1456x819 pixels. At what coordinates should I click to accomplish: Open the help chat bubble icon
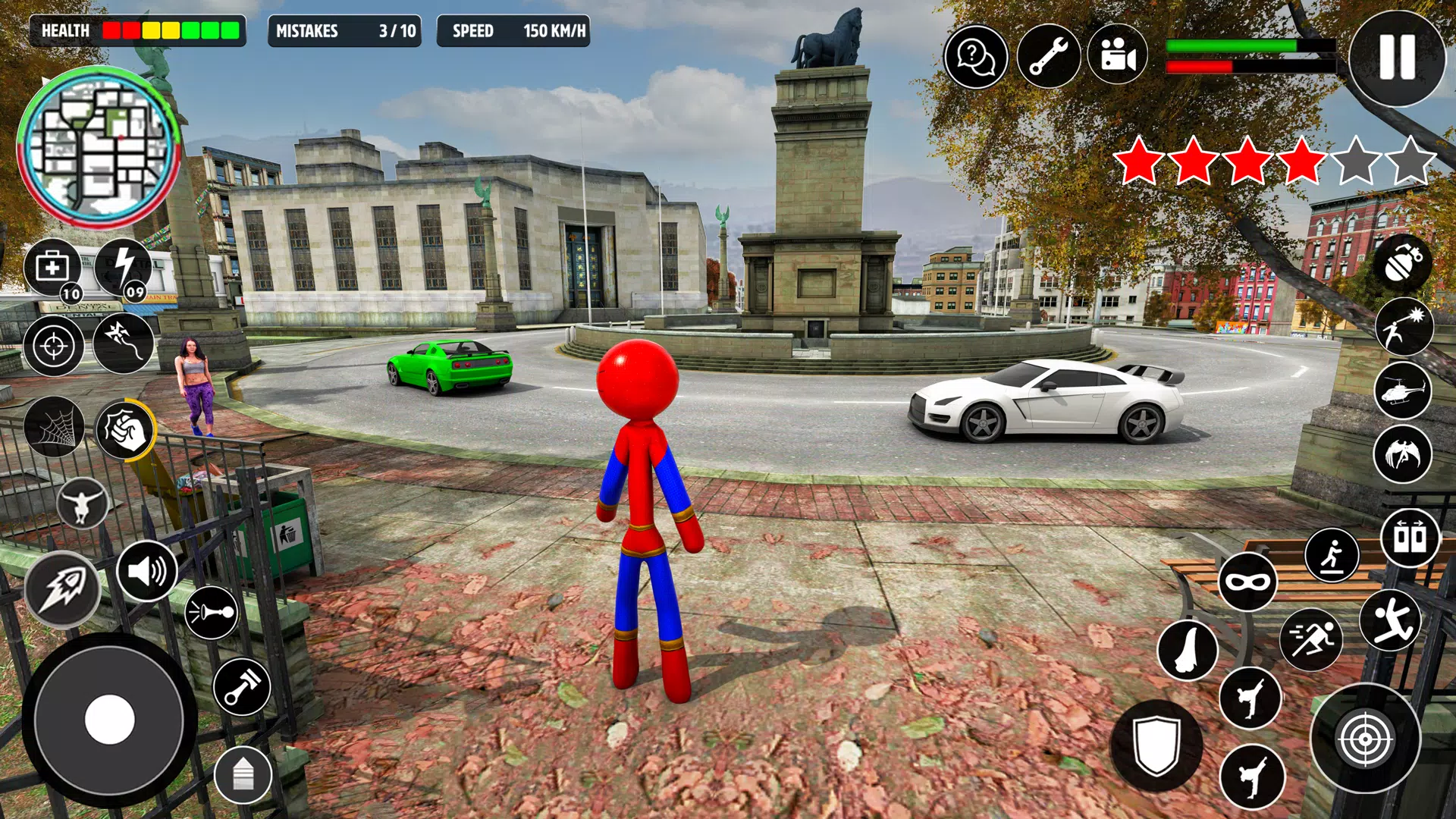click(x=976, y=57)
